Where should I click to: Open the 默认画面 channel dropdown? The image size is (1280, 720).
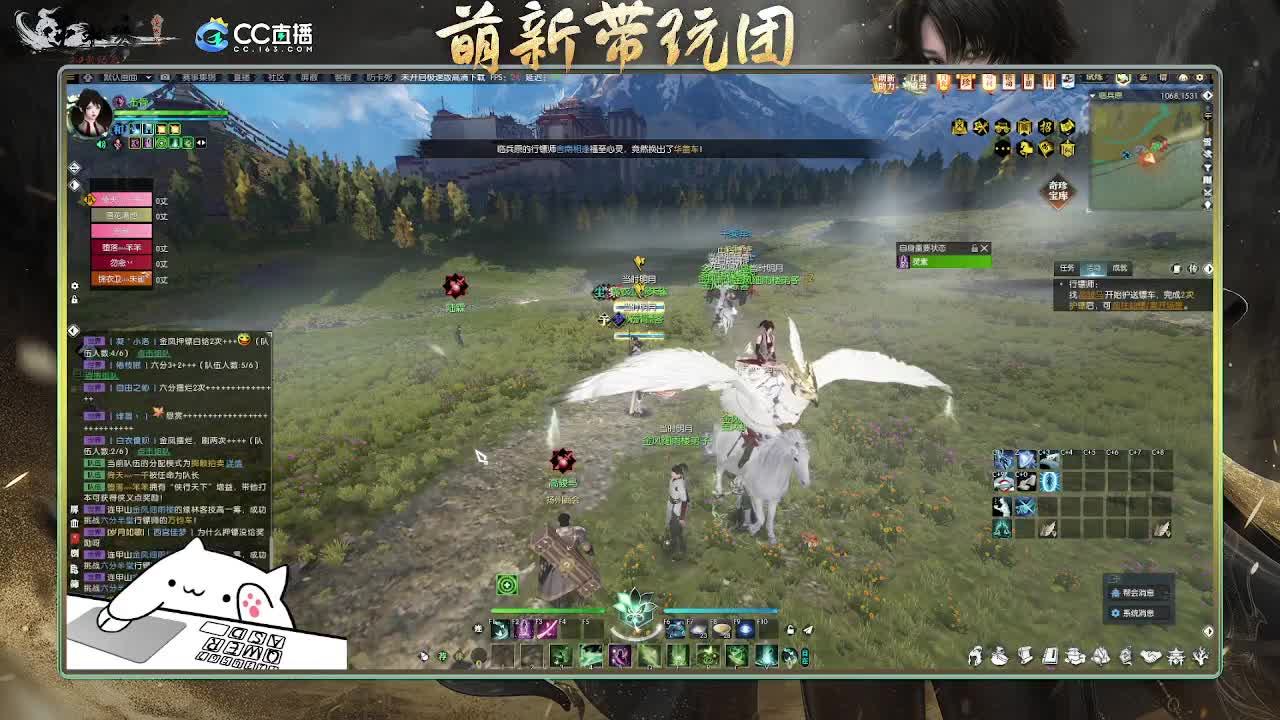pyautogui.click(x=130, y=76)
